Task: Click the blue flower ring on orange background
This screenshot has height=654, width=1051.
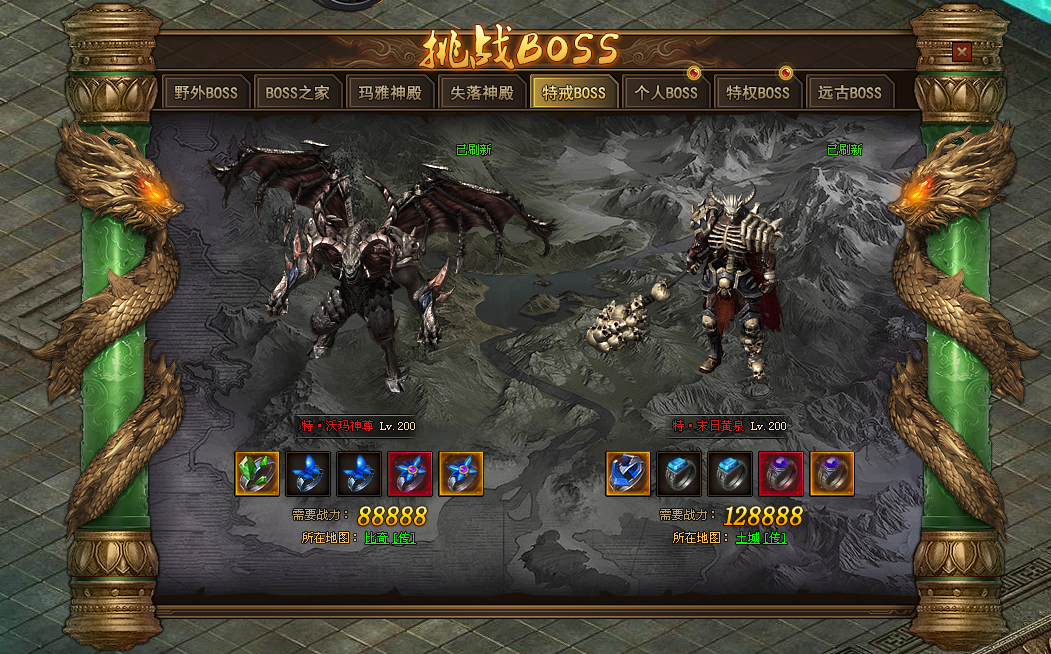Action: pos(461,474)
